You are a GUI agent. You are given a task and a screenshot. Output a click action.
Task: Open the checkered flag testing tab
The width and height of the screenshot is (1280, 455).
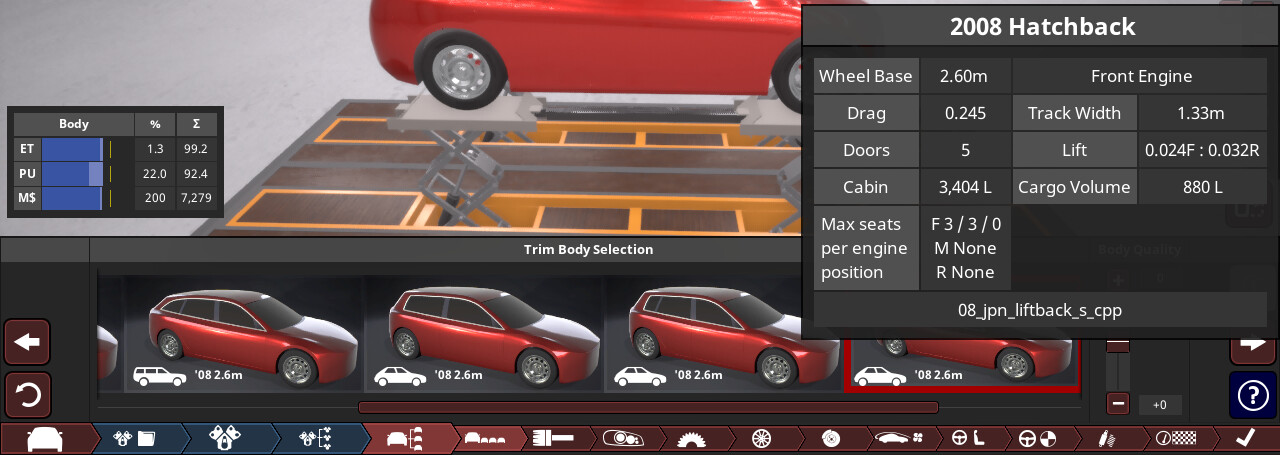click(1174, 438)
